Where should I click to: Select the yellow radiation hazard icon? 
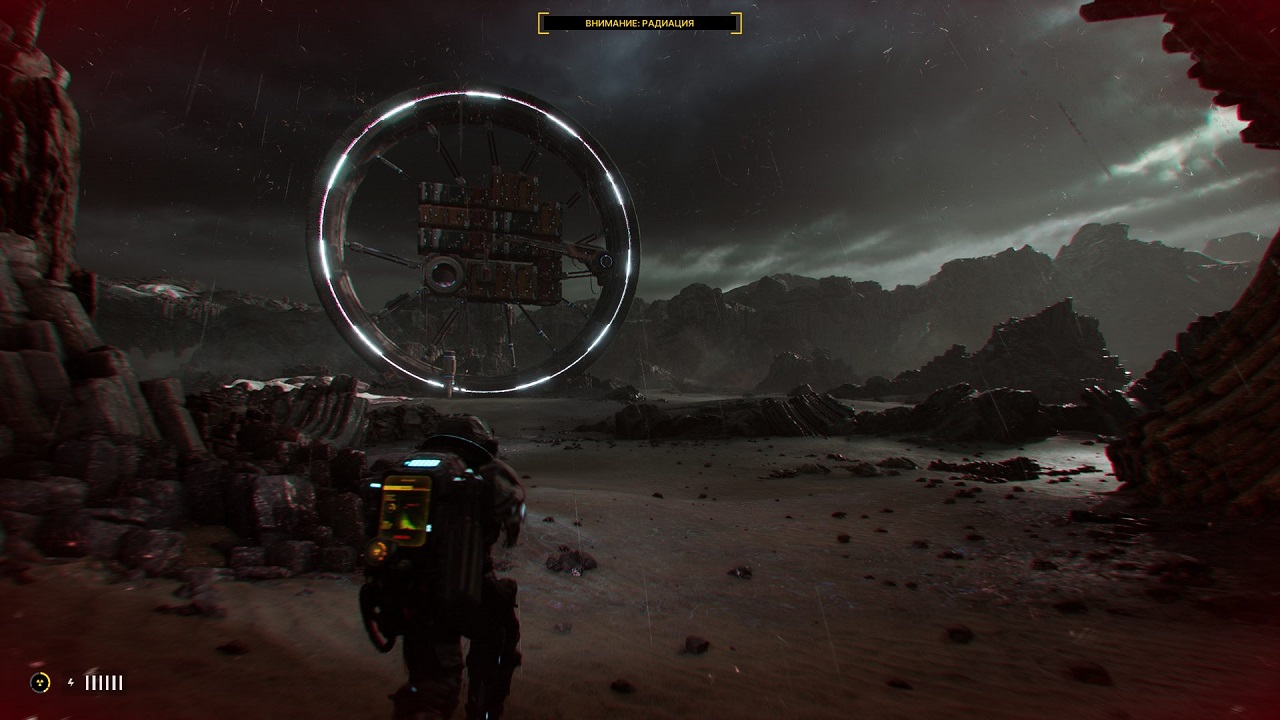pos(40,682)
